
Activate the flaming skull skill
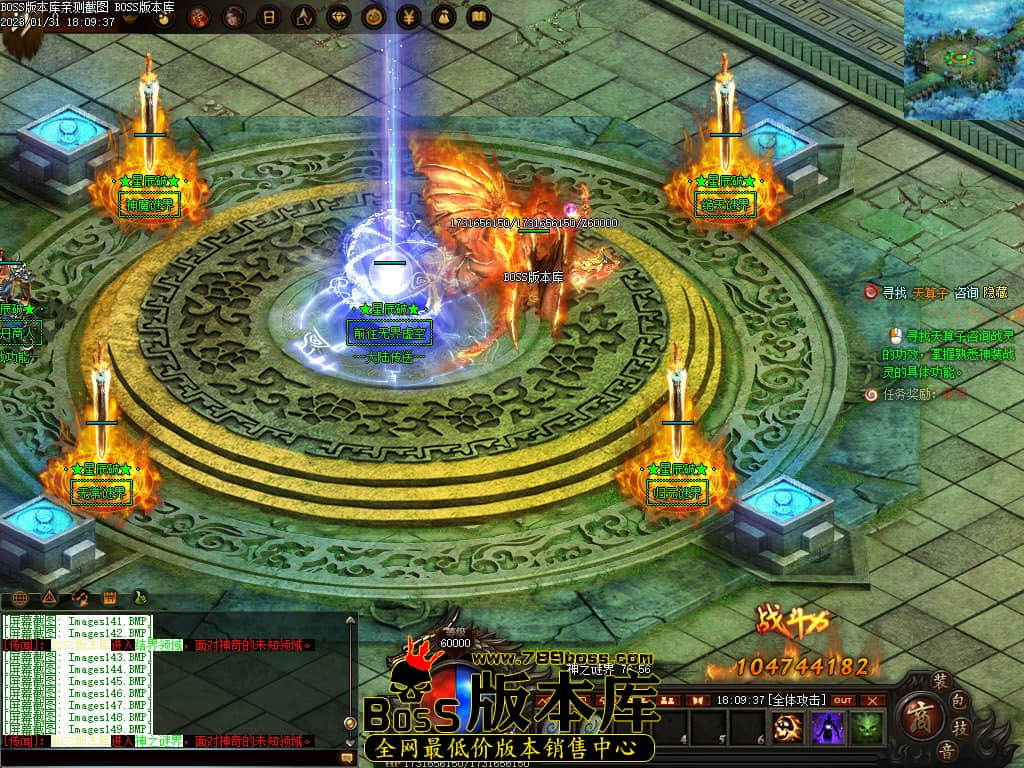(789, 729)
